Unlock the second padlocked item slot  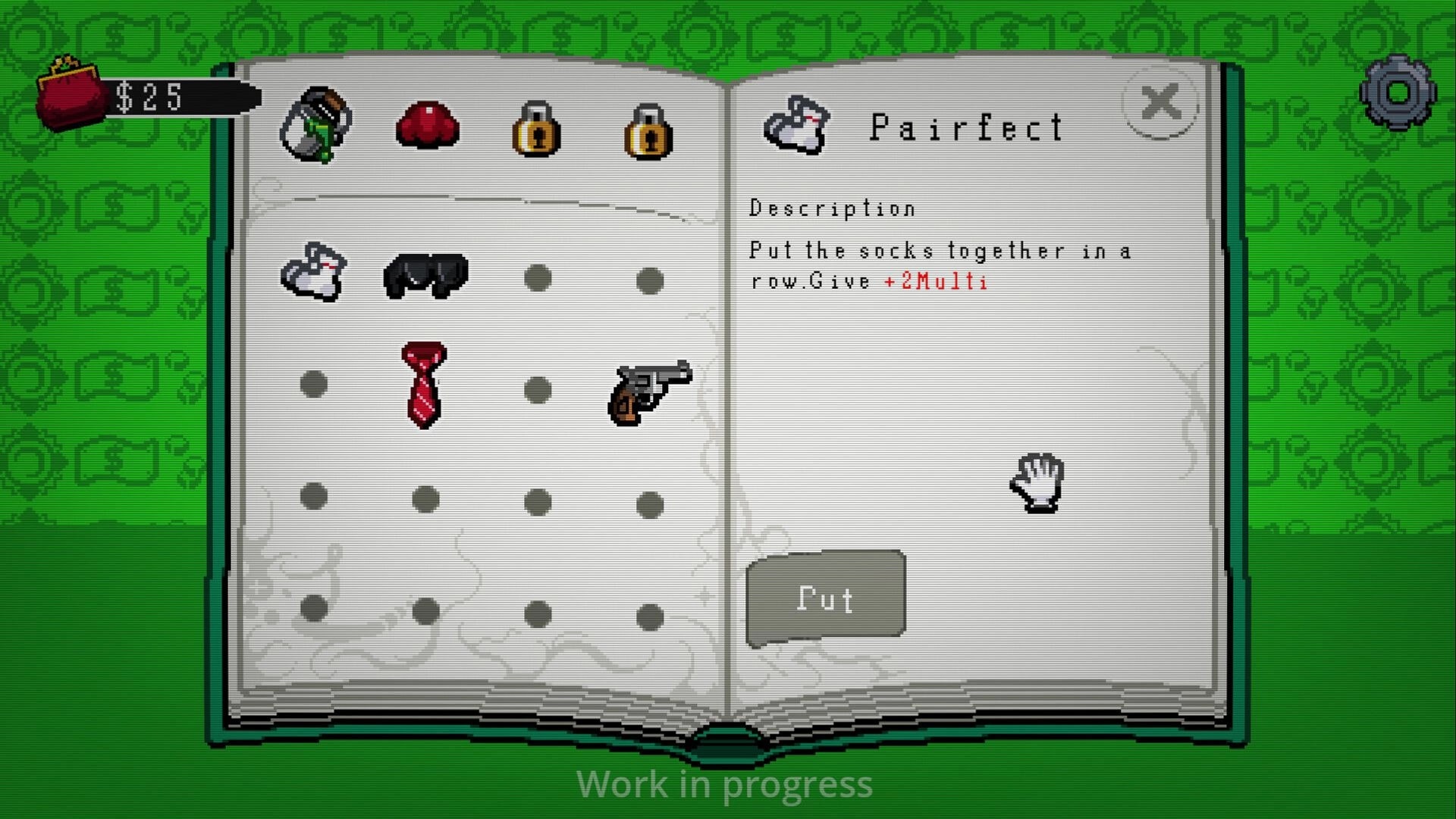click(x=648, y=130)
